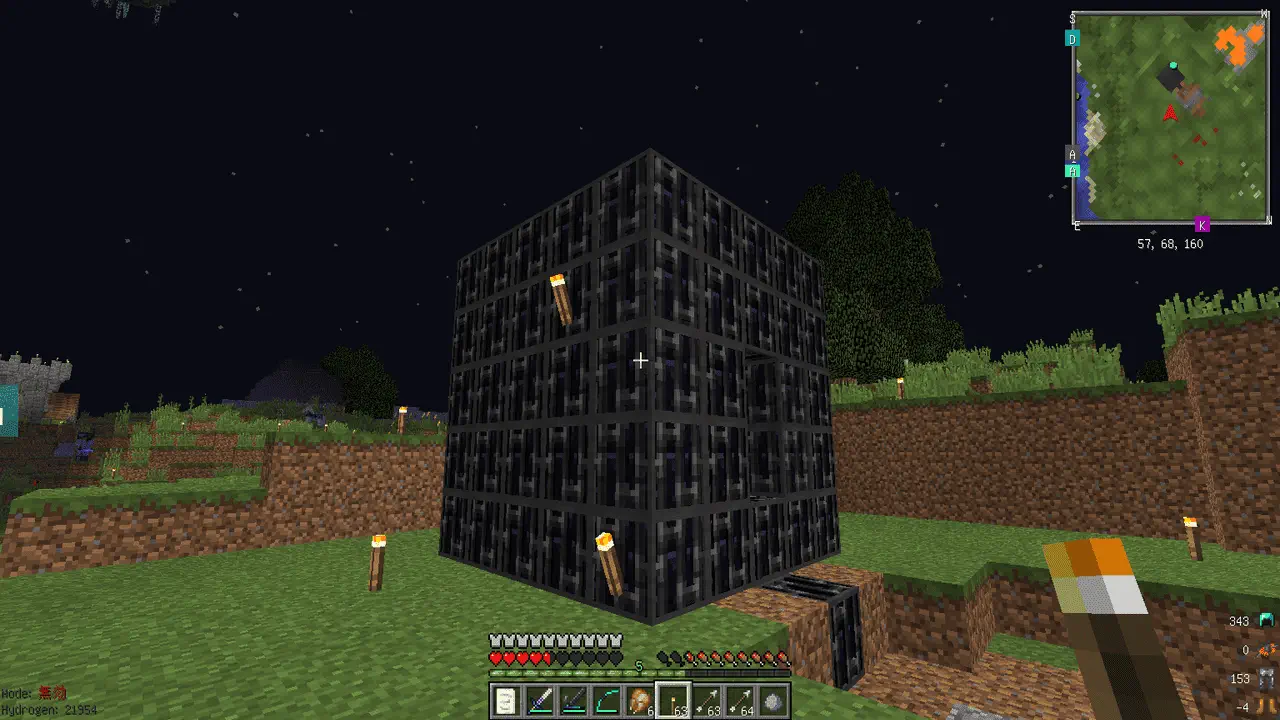The height and width of the screenshot is (720, 1280).
Task: Select the arrow stack of 63
Action: point(706,702)
